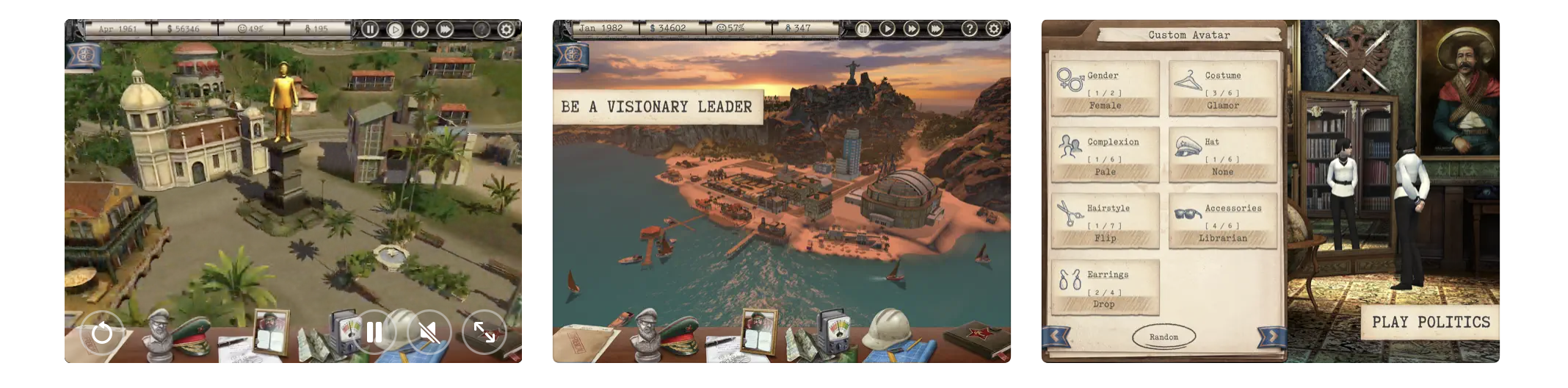1568x388 pixels.
Task: Change the Earrings option showing Drop
Action: click(1105, 288)
